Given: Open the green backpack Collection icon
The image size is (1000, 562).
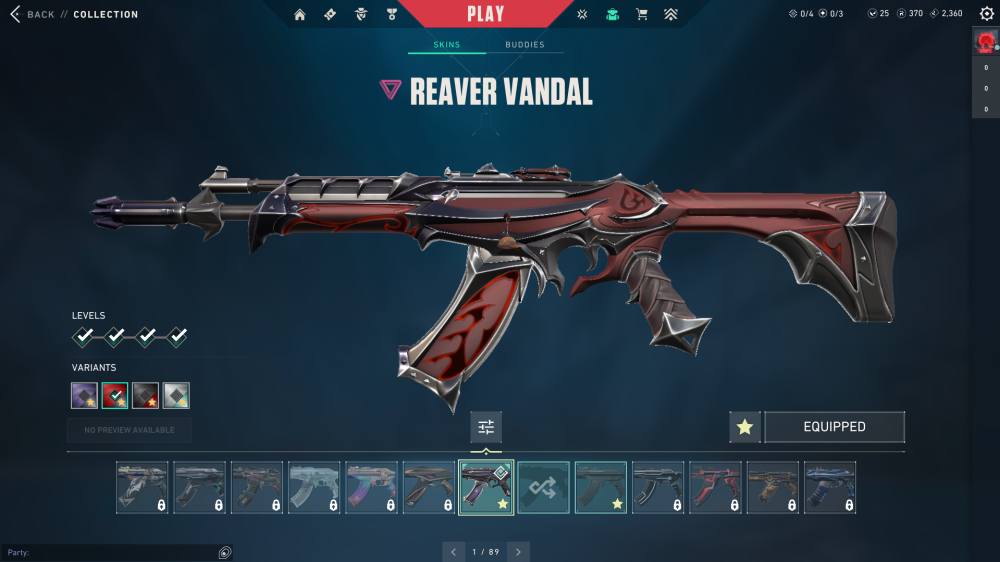Looking at the screenshot, I should [612, 14].
